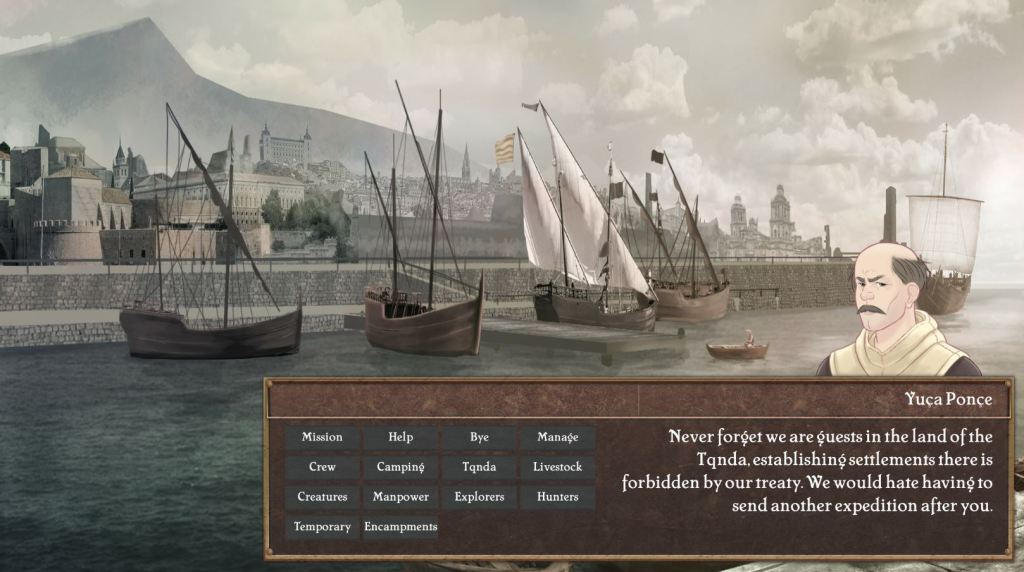
Task: Choose the Encampments topic
Action: click(401, 527)
